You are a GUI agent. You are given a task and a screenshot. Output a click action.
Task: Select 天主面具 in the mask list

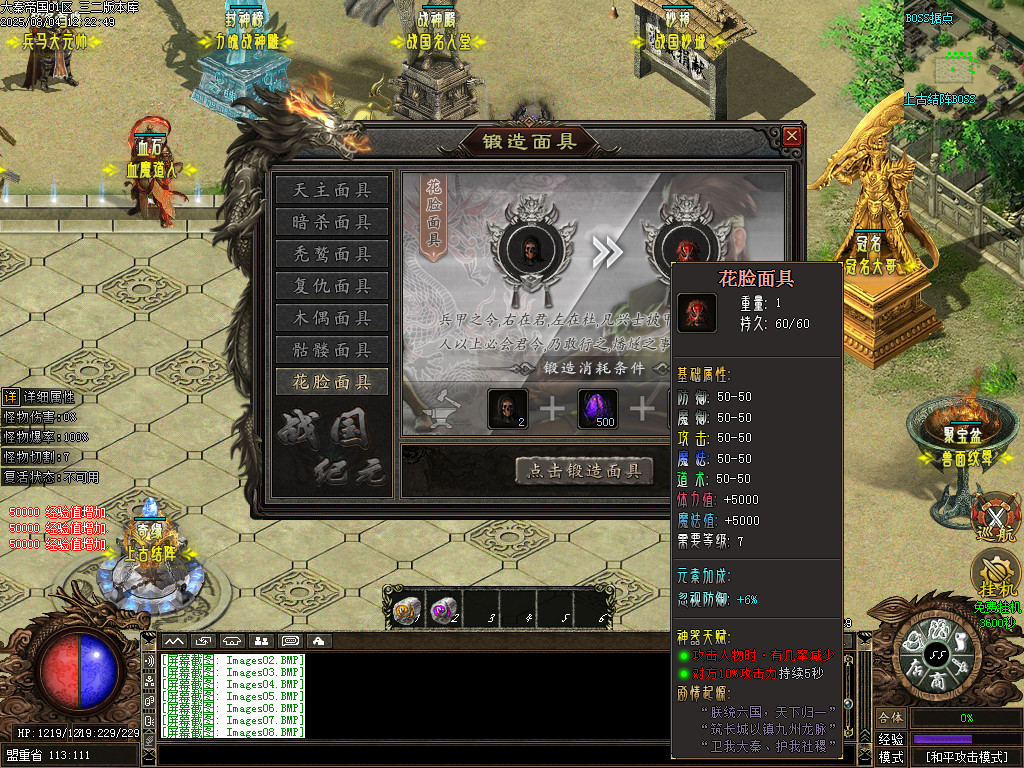(x=332, y=190)
